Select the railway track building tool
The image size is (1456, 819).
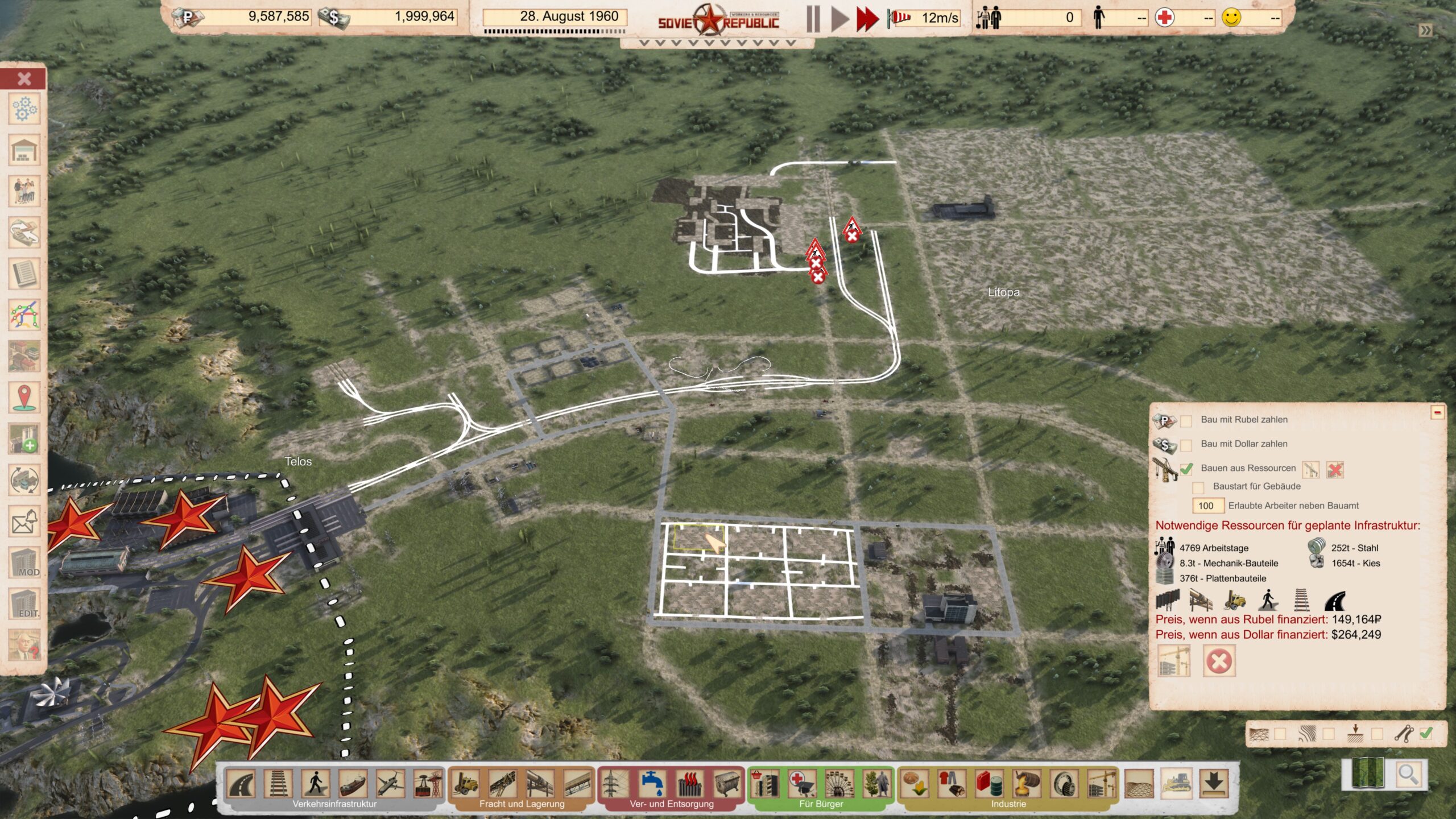click(x=278, y=784)
